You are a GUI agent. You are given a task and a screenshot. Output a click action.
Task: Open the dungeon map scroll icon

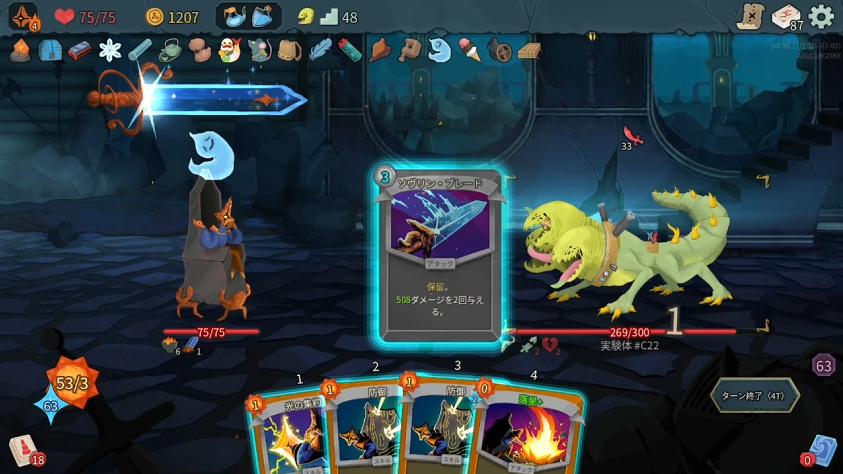click(750, 16)
